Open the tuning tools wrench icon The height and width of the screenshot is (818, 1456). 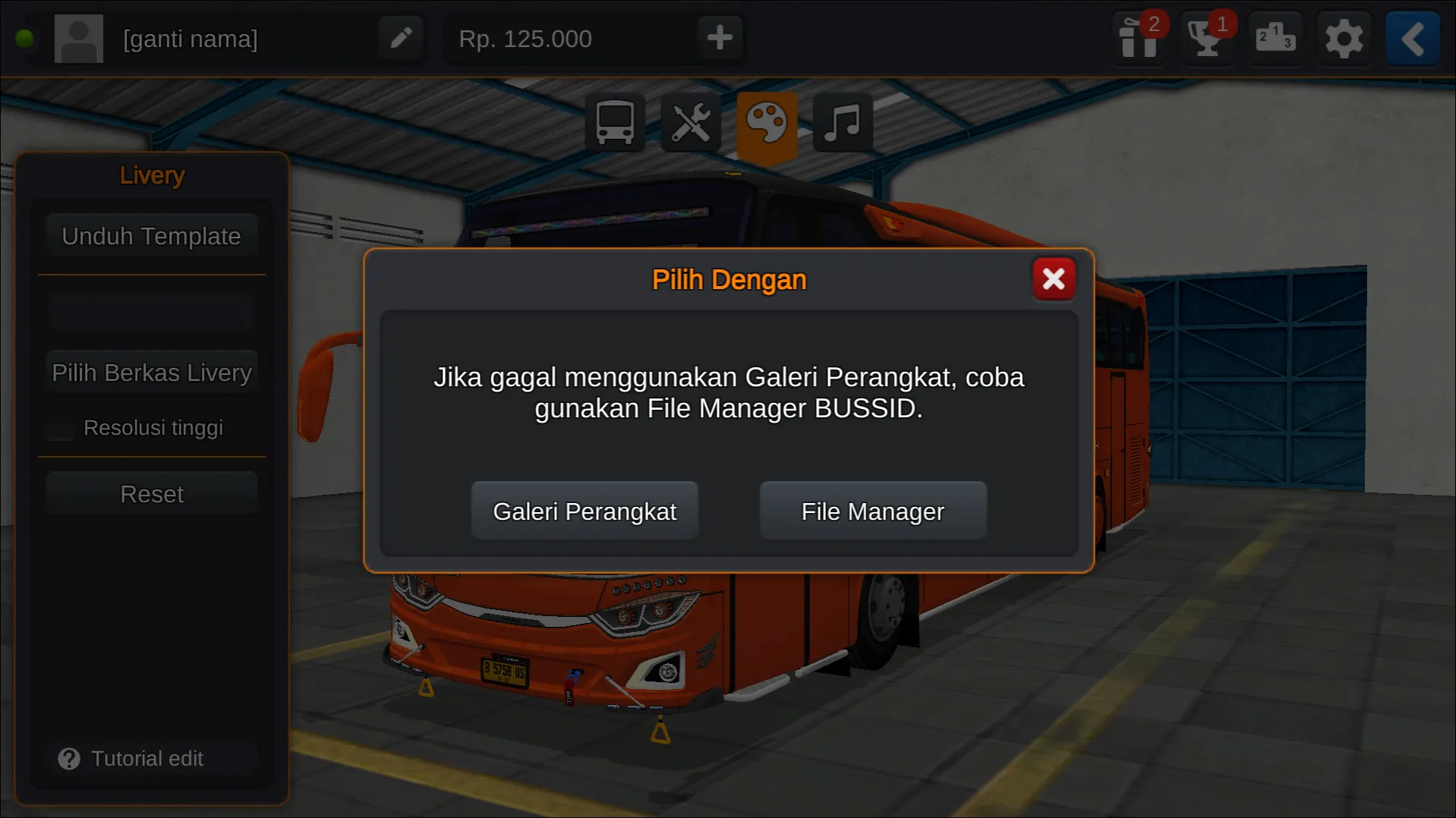pos(691,121)
